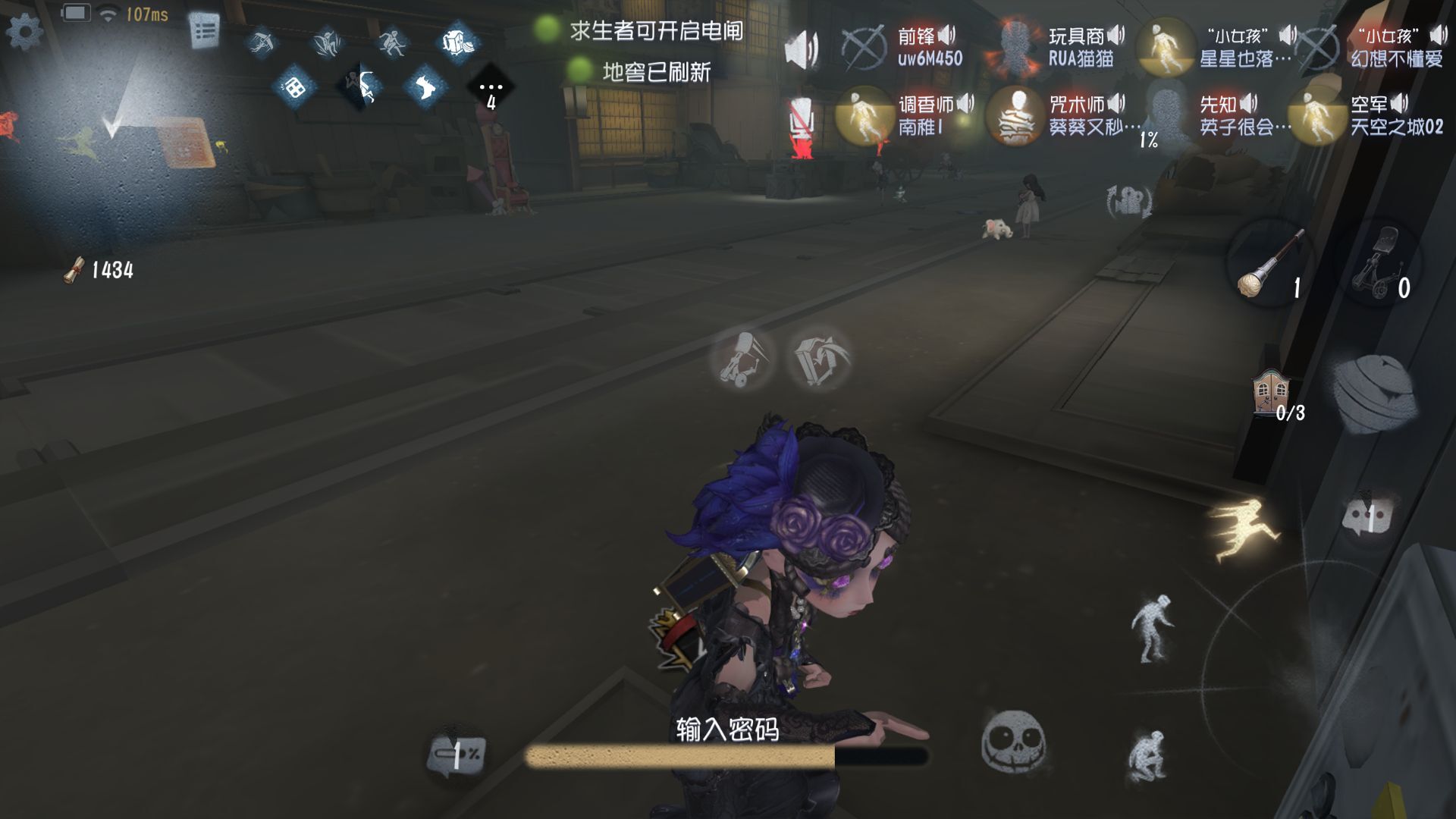Viewport: 1456px width, 819px height.
Task: Toggle the main voice speaker icon
Action: pos(801,50)
